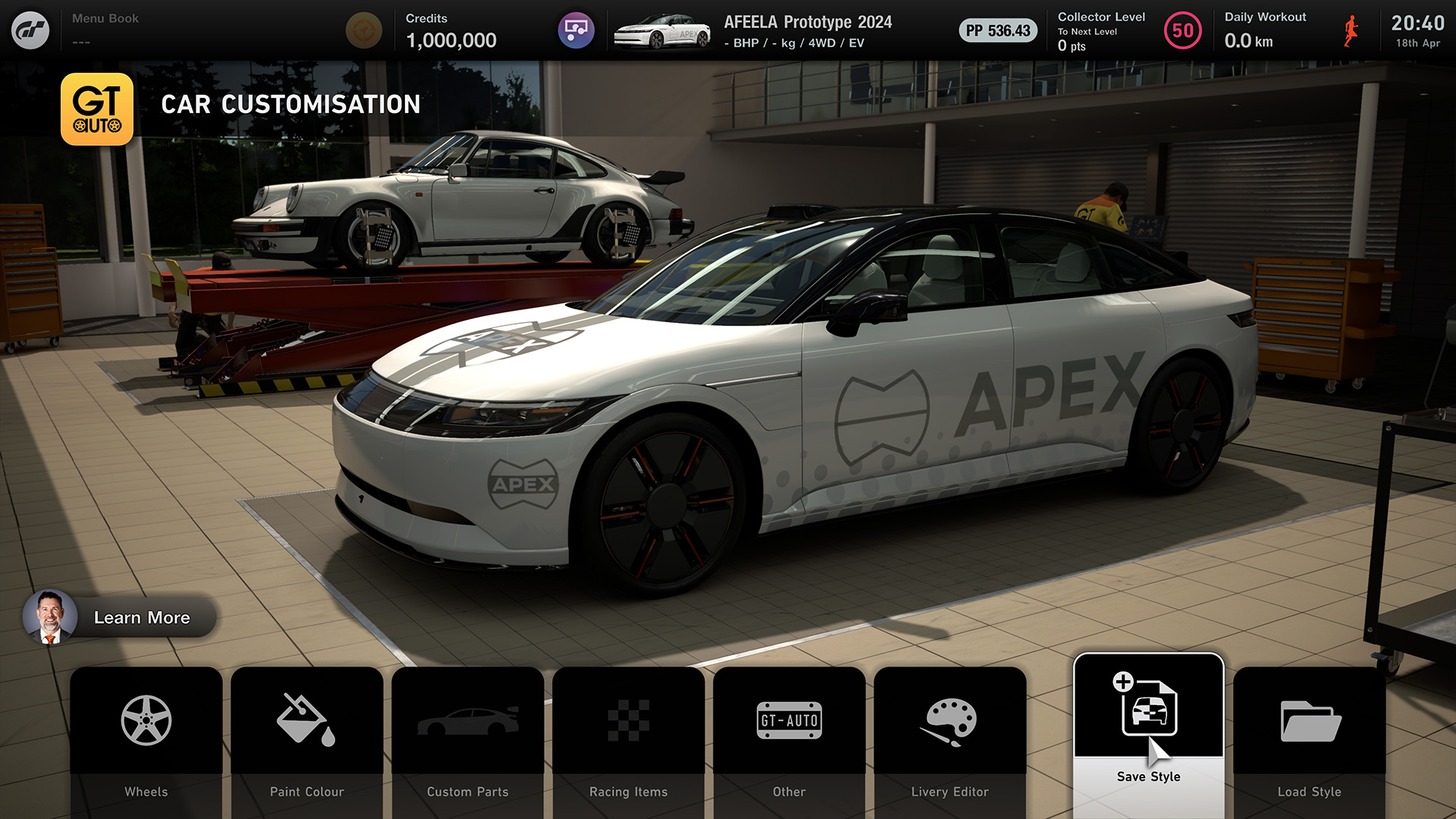Click the purple showcase icon
The image size is (1456, 819).
coord(576,30)
